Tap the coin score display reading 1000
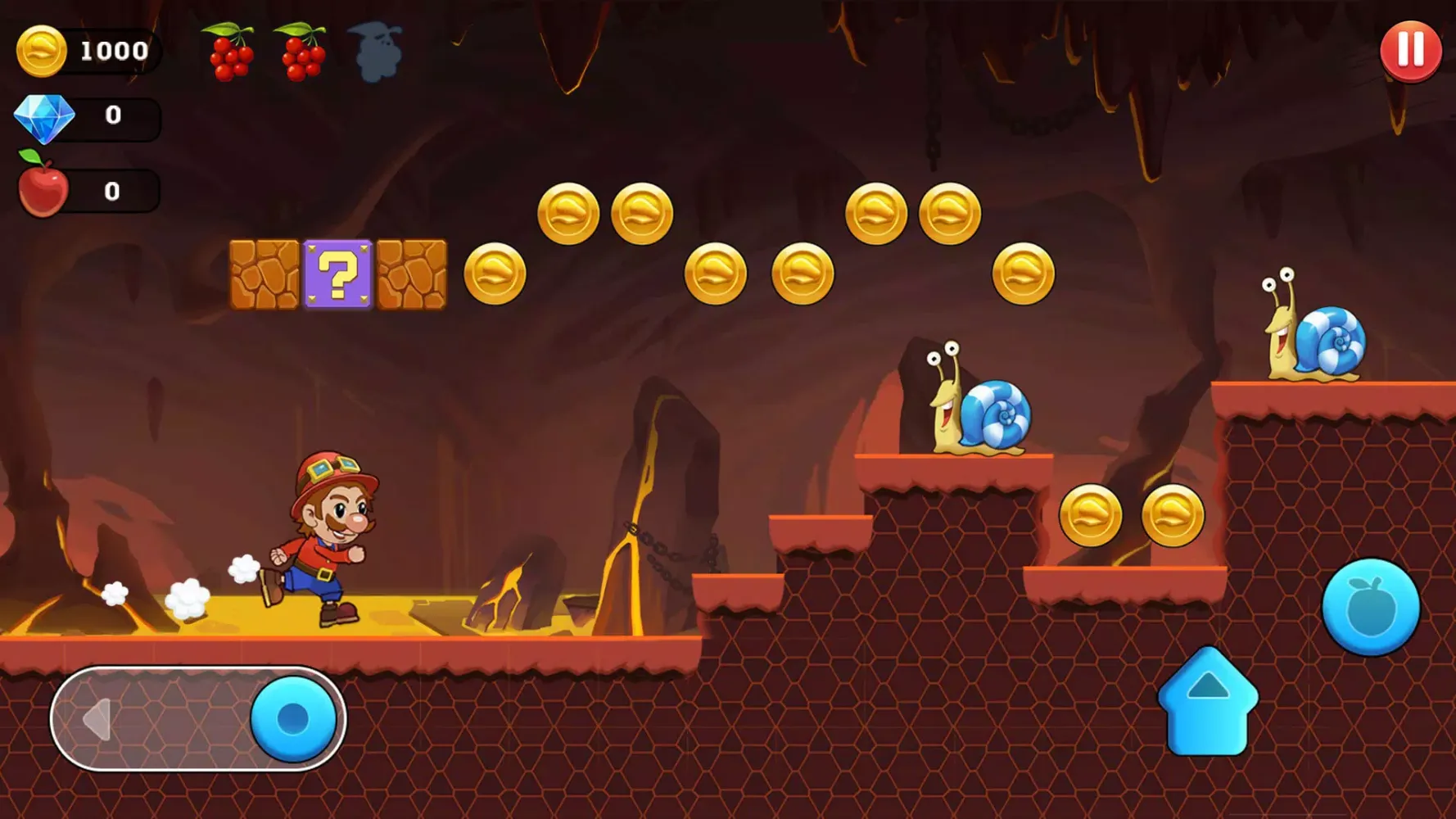The image size is (1456, 819). click(x=114, y=51)
